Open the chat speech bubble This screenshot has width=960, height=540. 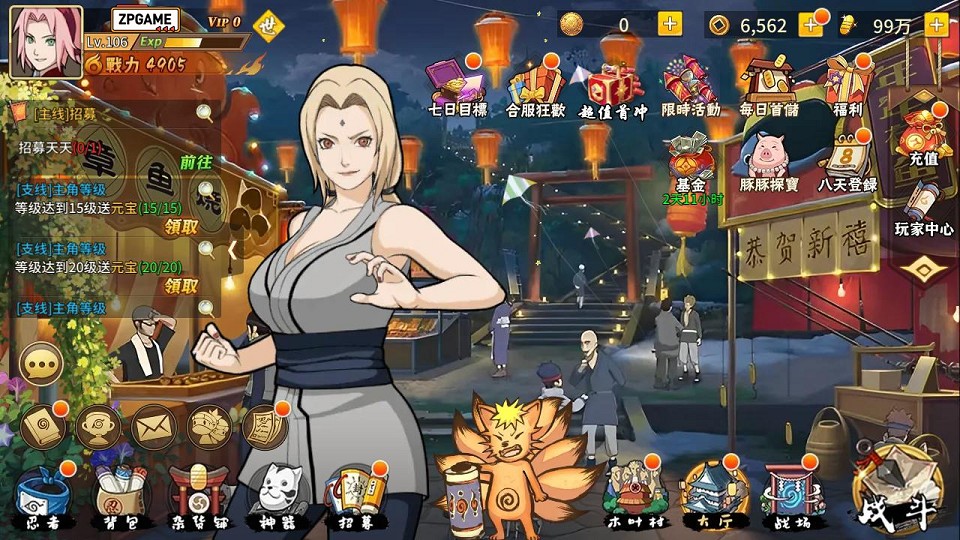click(x=41, y=364)
